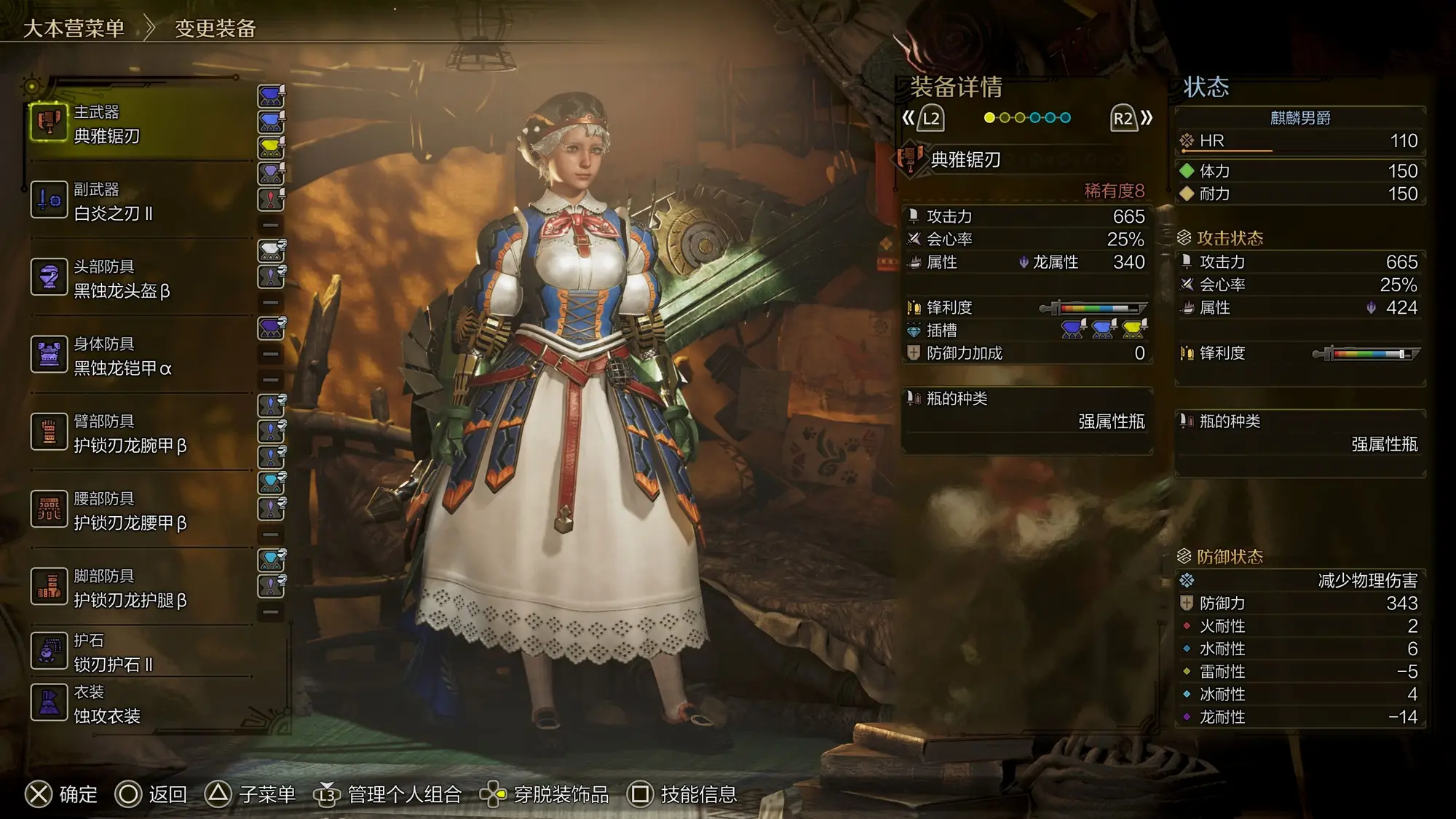Select the arm armor 护锁刃龙腕甲β slot
The width and height of the screenshot is (1456, 819).
tap(138, 433)
